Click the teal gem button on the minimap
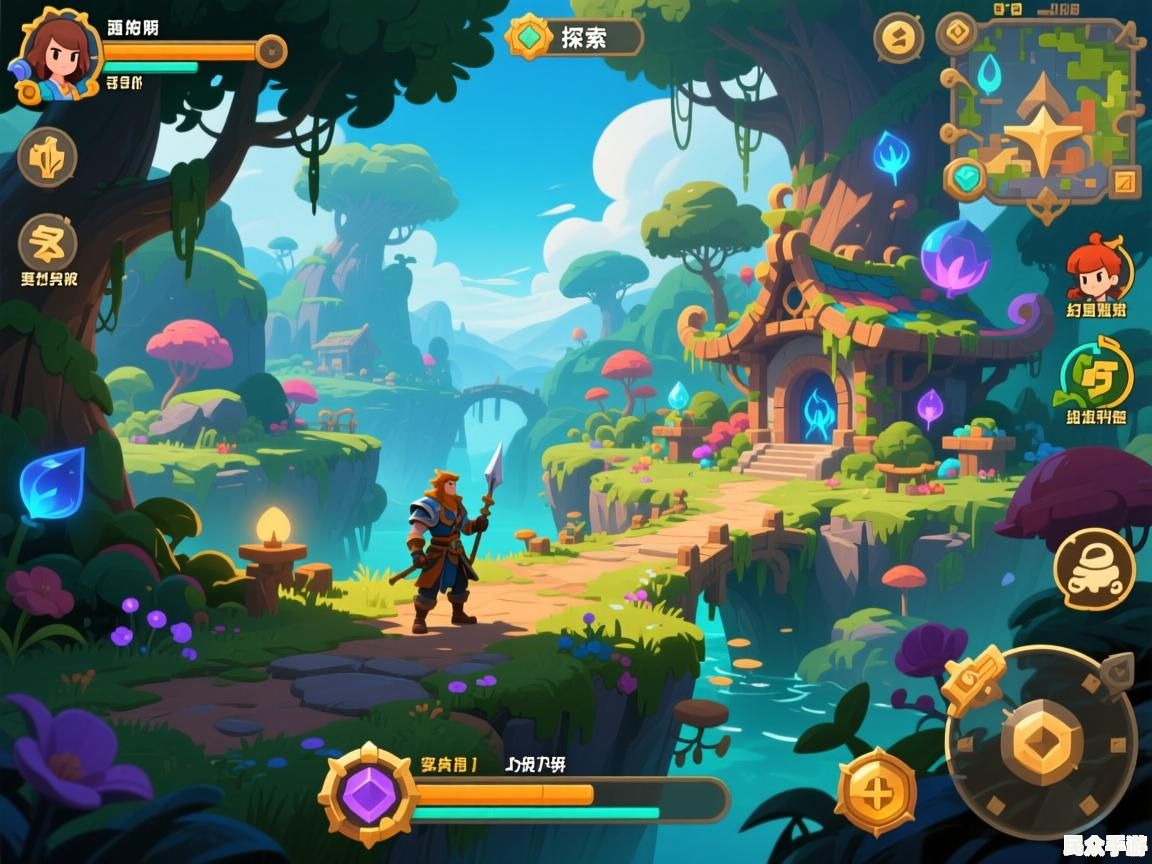1152x864 pixels. 965,178
